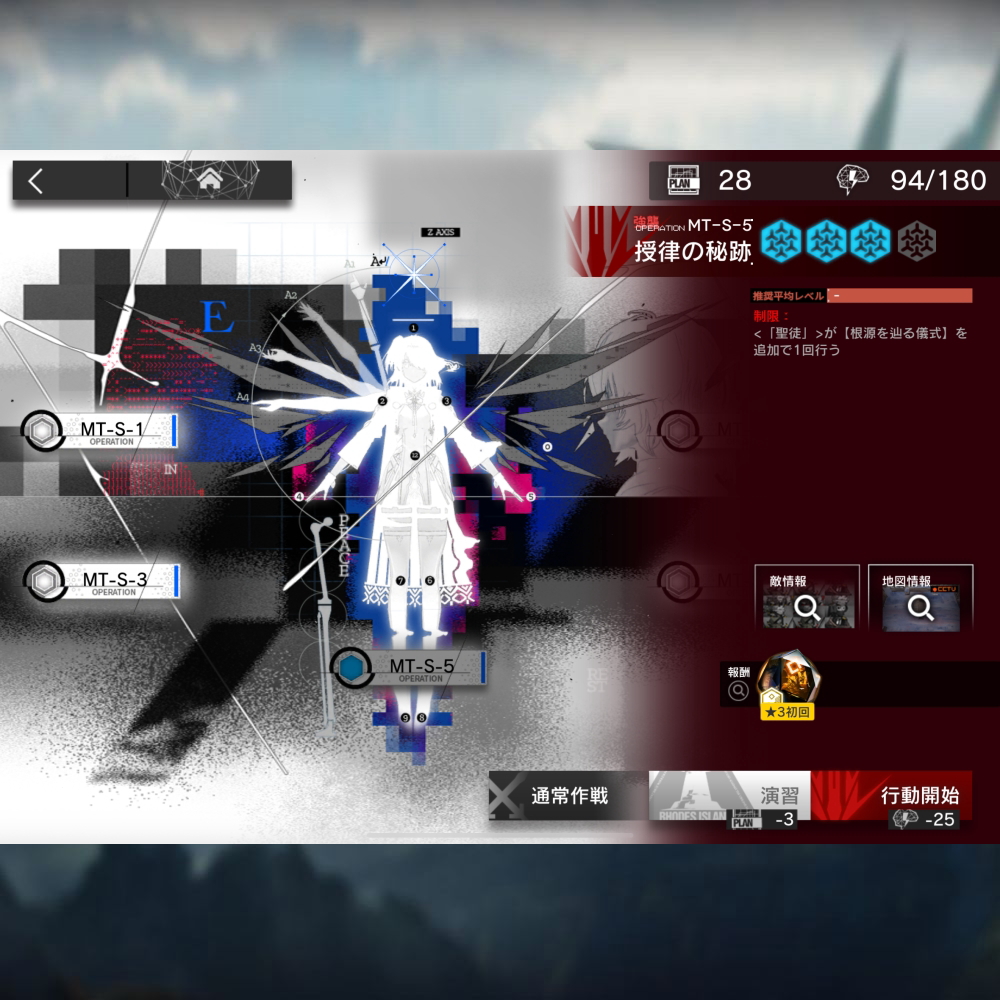Inspect rewards with the magnifier icon
This screenshot has height=1000, width=1000.
coord(739,690)
